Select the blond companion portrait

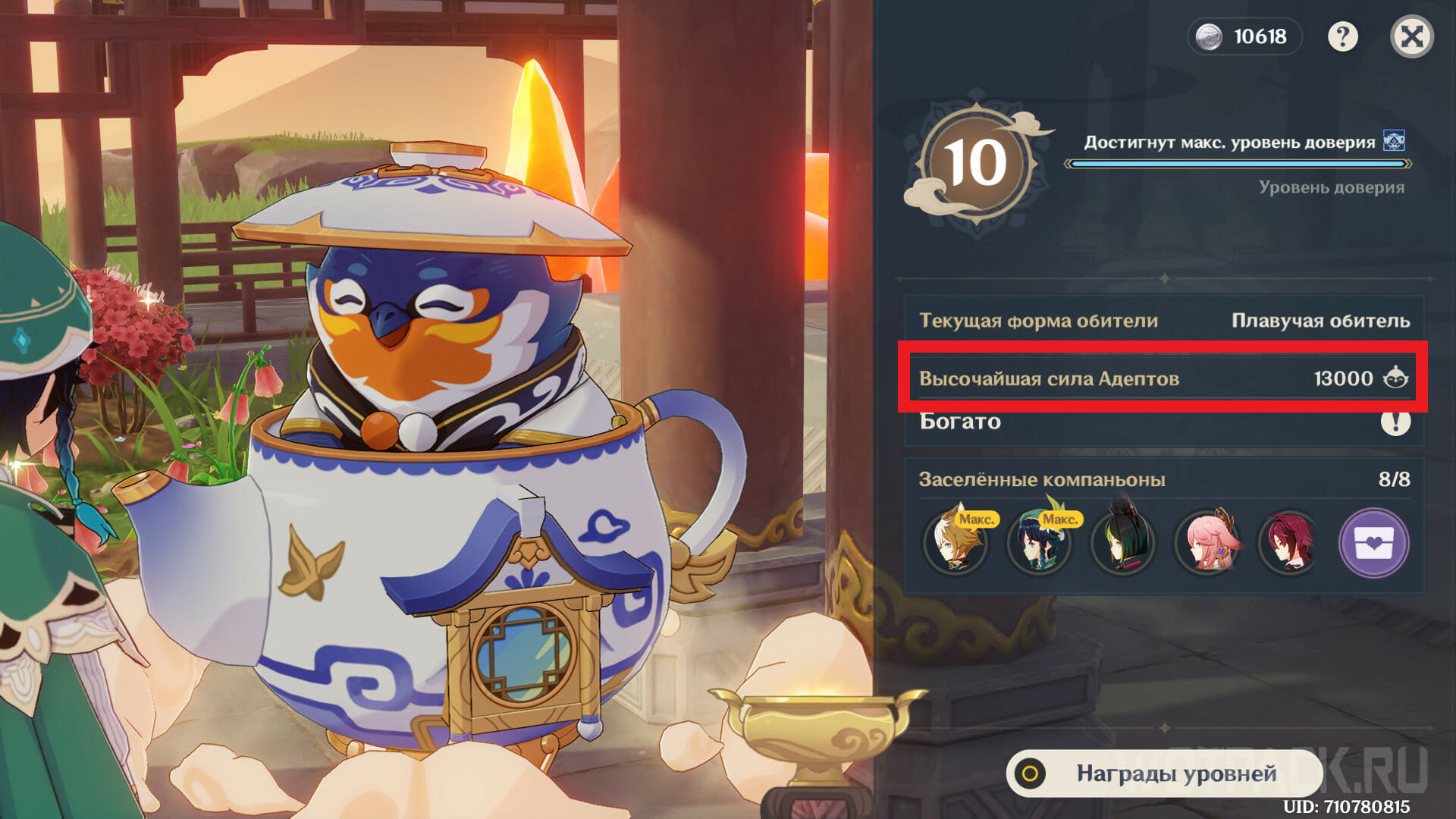pyautogui.click(x=955, y=543)
